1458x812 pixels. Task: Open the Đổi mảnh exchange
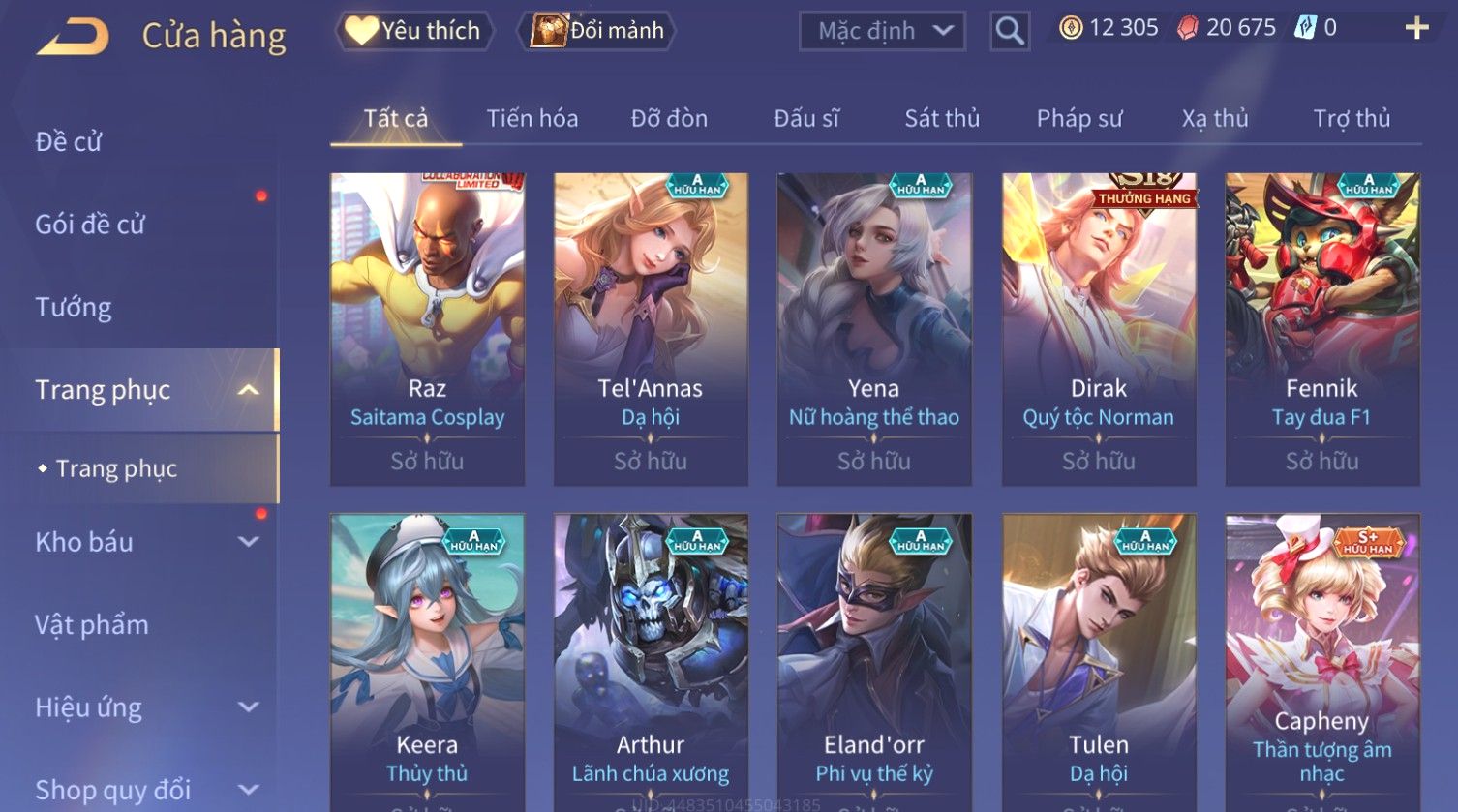pos(596,31)
